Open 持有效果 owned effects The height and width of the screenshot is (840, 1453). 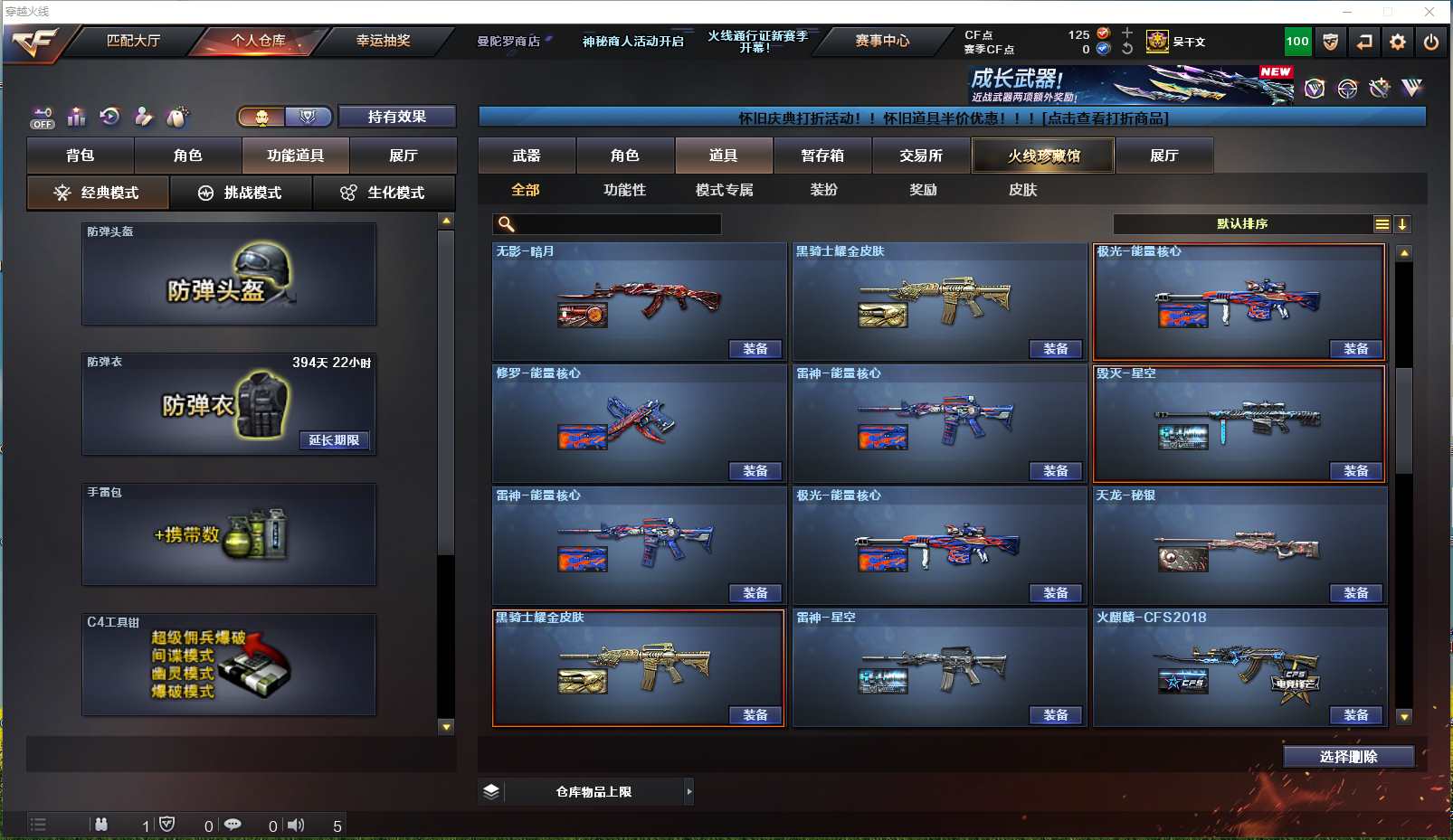[x=396, y=117]
